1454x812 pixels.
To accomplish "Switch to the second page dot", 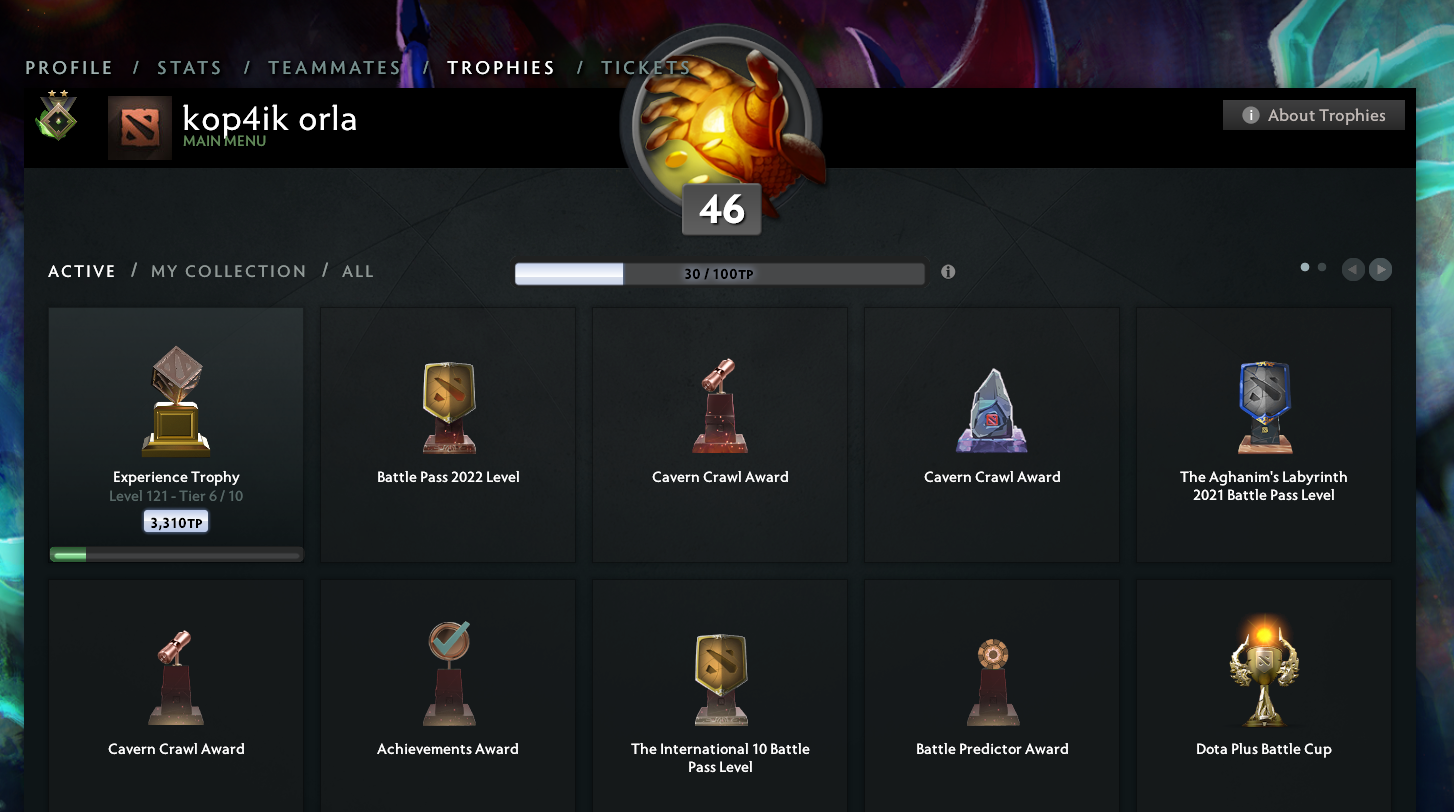I will pyautogui.click(x=1321, y=268).
